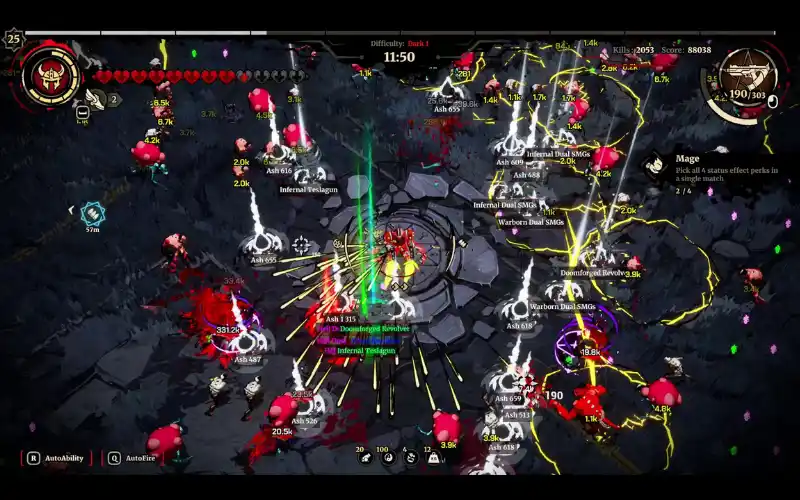Toggle the AutoAbility option
The width and height of the screenshot is (800, 500).
click(57, 458)
